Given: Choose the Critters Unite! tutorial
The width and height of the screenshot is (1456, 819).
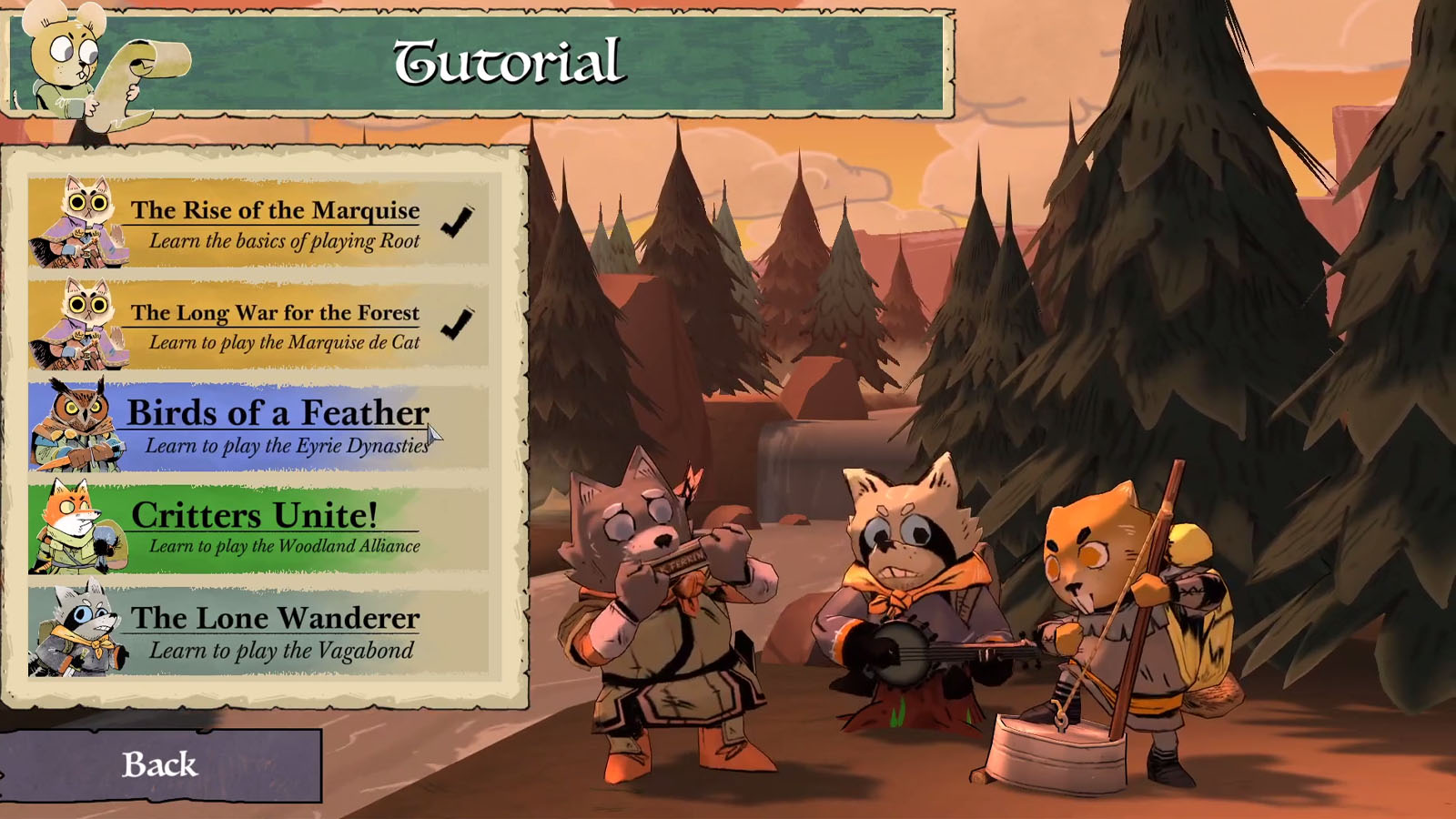Looking at the screenshot, I should (259, 530).
